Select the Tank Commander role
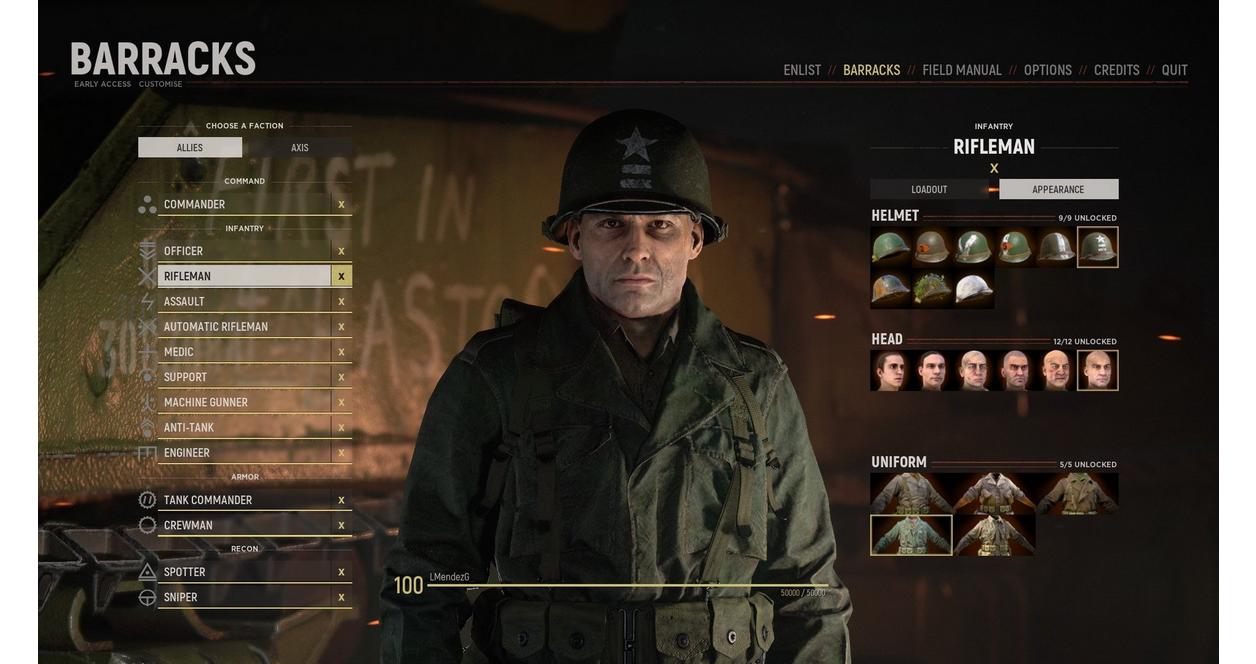 click(244, 500)
